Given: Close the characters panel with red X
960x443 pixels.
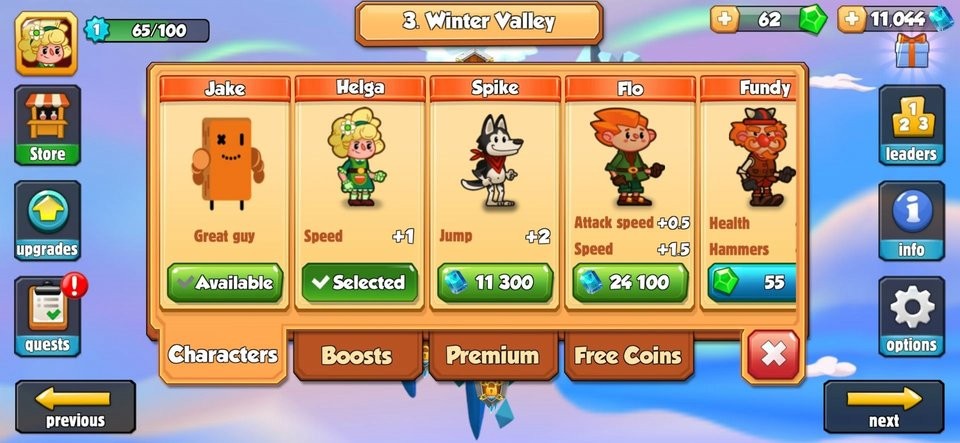Looking at the screenshot, I should [772, 355].
